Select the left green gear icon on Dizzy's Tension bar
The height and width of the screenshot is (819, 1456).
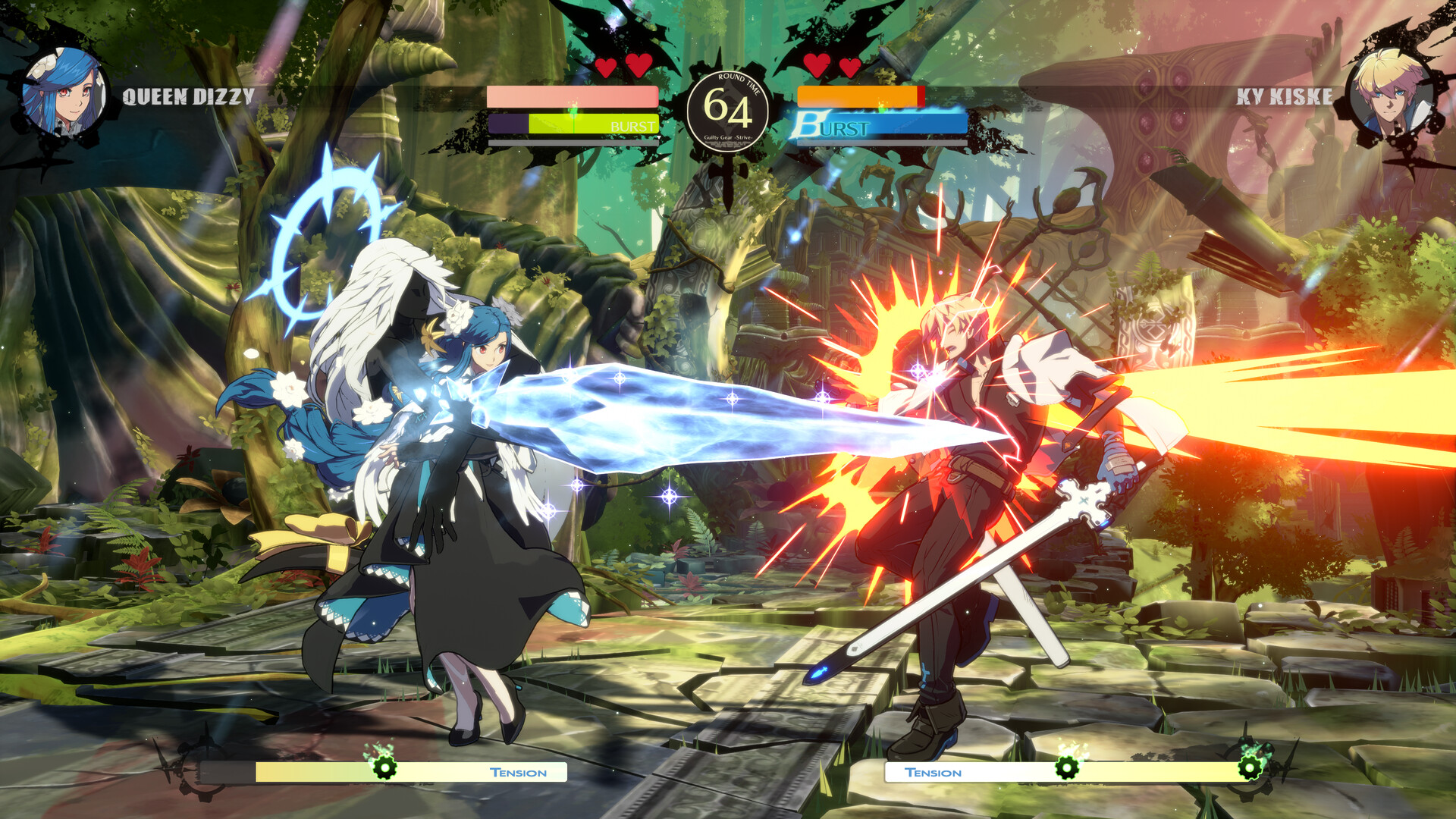385,768
